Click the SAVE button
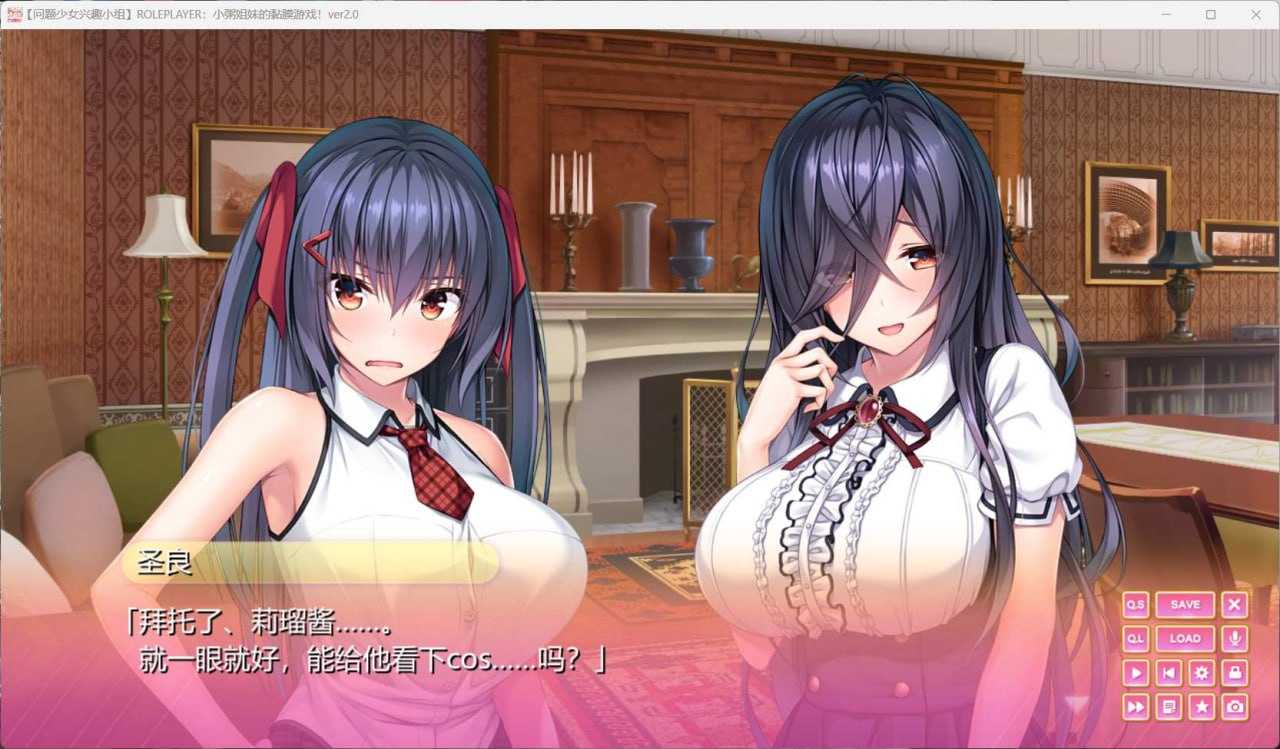The width and height of the screenshot is (1280, 749). [1185, 604]
